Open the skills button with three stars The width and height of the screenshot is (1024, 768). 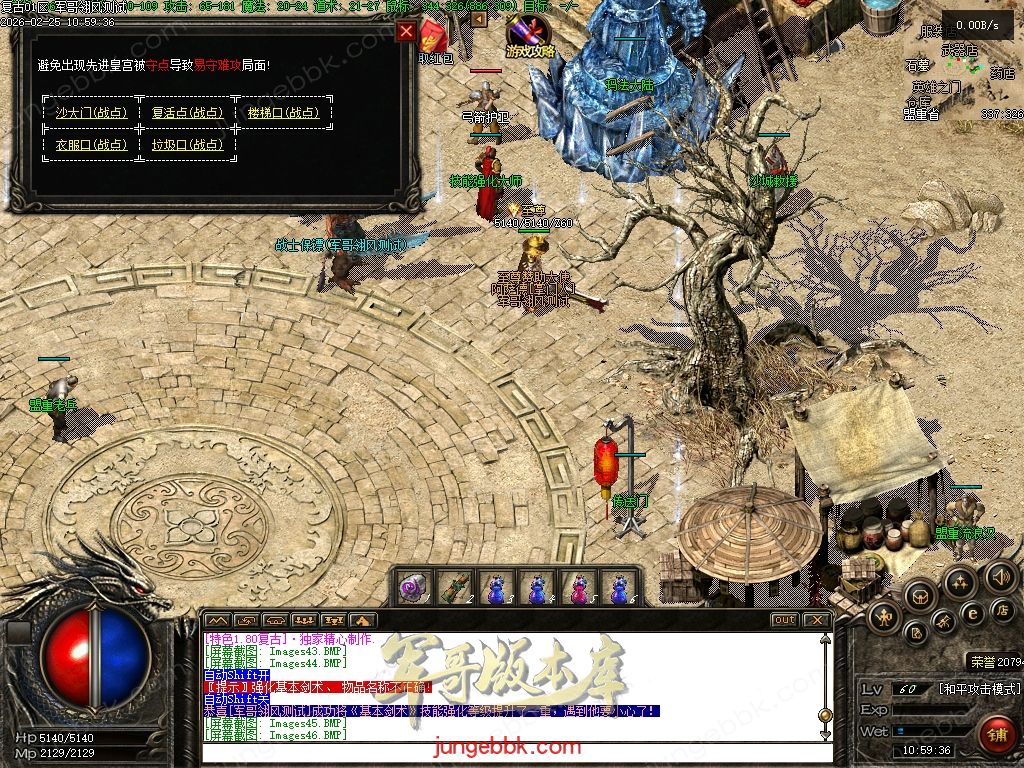click(x=959, y=583)
